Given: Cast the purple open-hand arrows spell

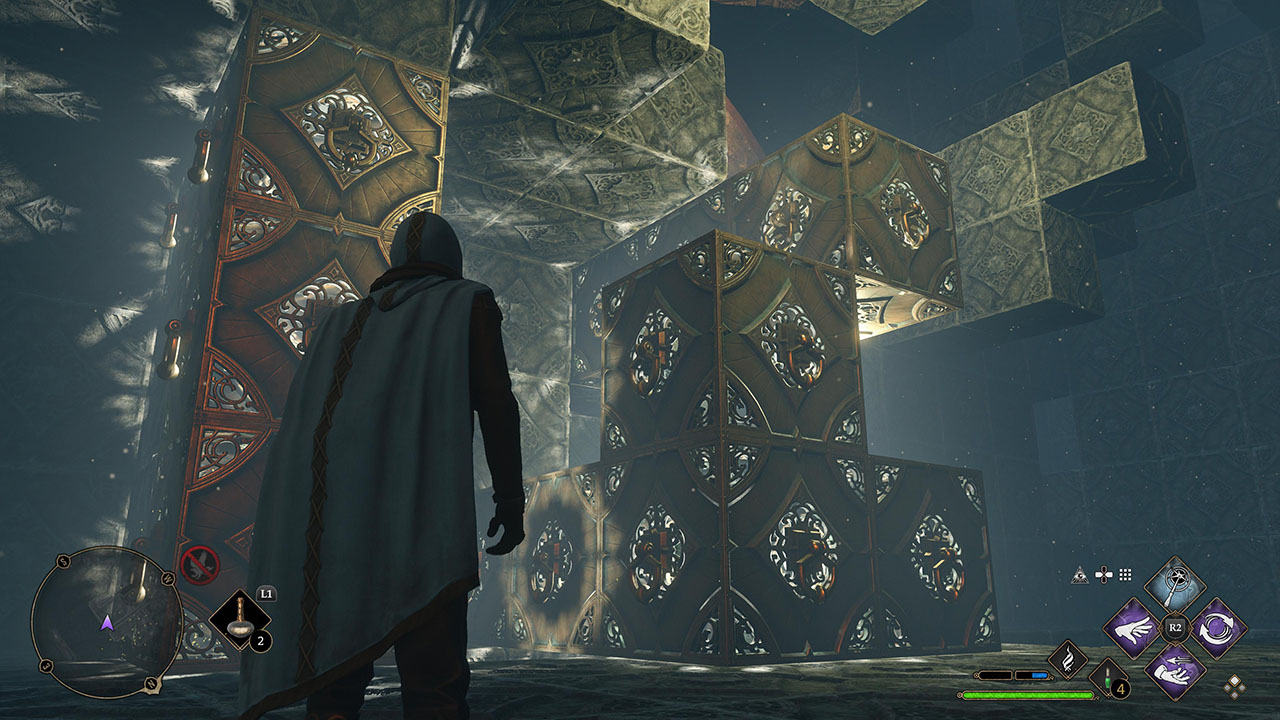Looking at the screenshot, I should point(1174,670).
